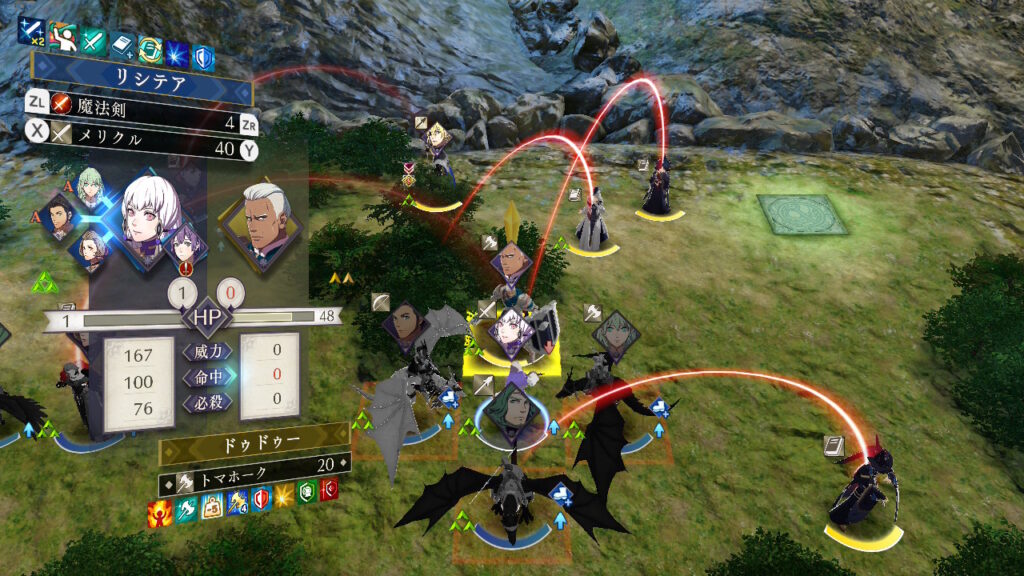This screenshot has height=576, width=1024.
Task: Inspect the circular-arrows scroll skill icon
Action: [150, 49]
